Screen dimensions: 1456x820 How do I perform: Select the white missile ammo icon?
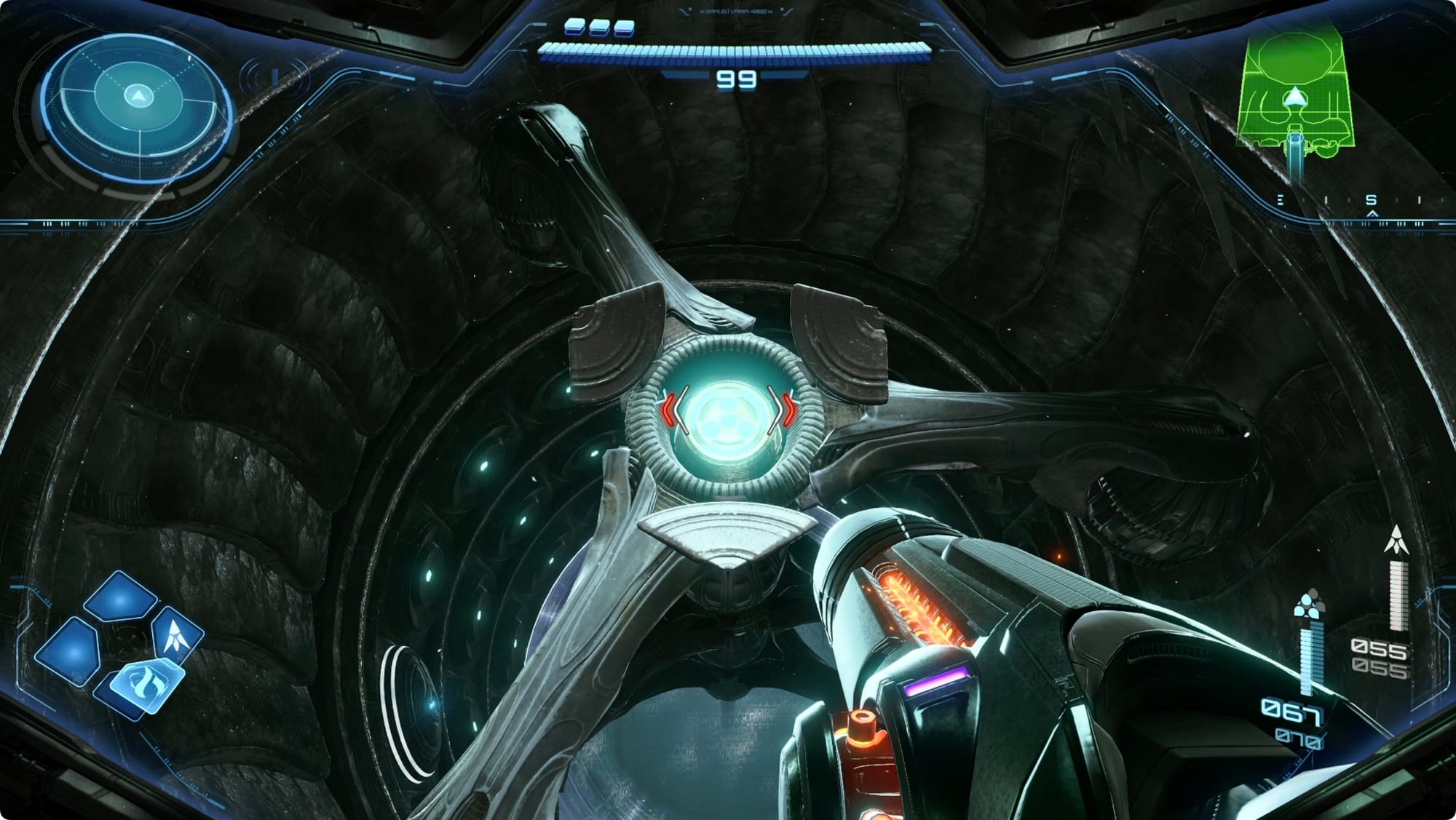(x=1396, y=540)
